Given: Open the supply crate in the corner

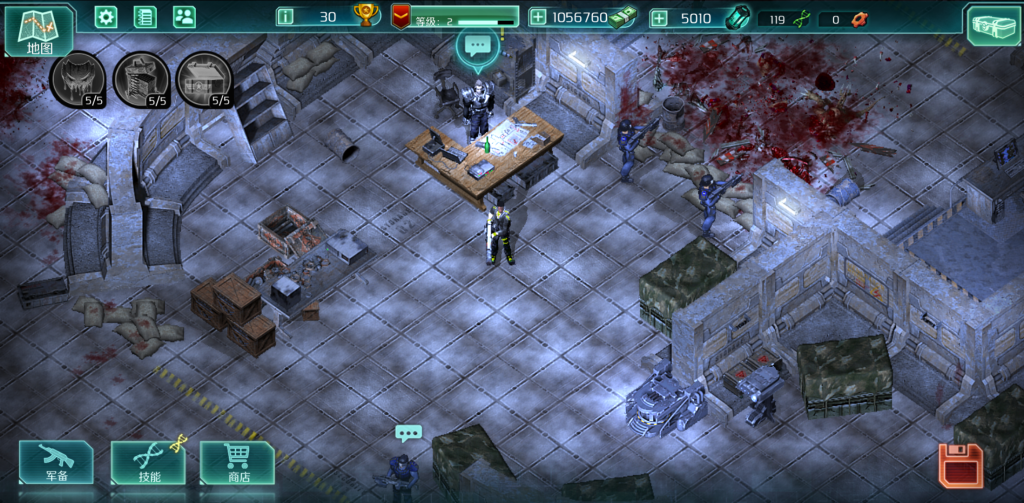Looking at the screenshot, I should [x=991, y=24].
